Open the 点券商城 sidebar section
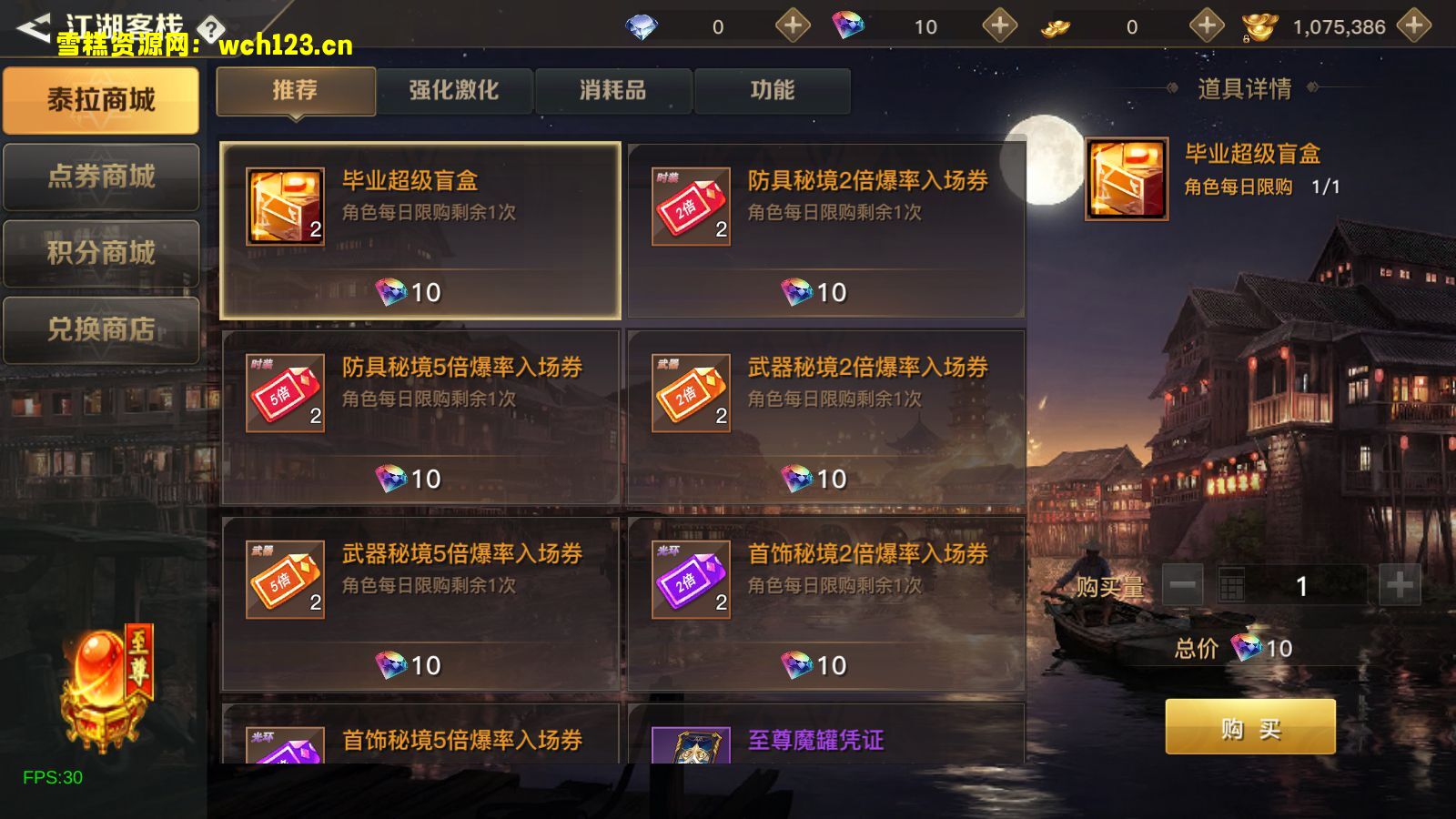Screen dimensions: 1456x819 [x=101, y=176]
